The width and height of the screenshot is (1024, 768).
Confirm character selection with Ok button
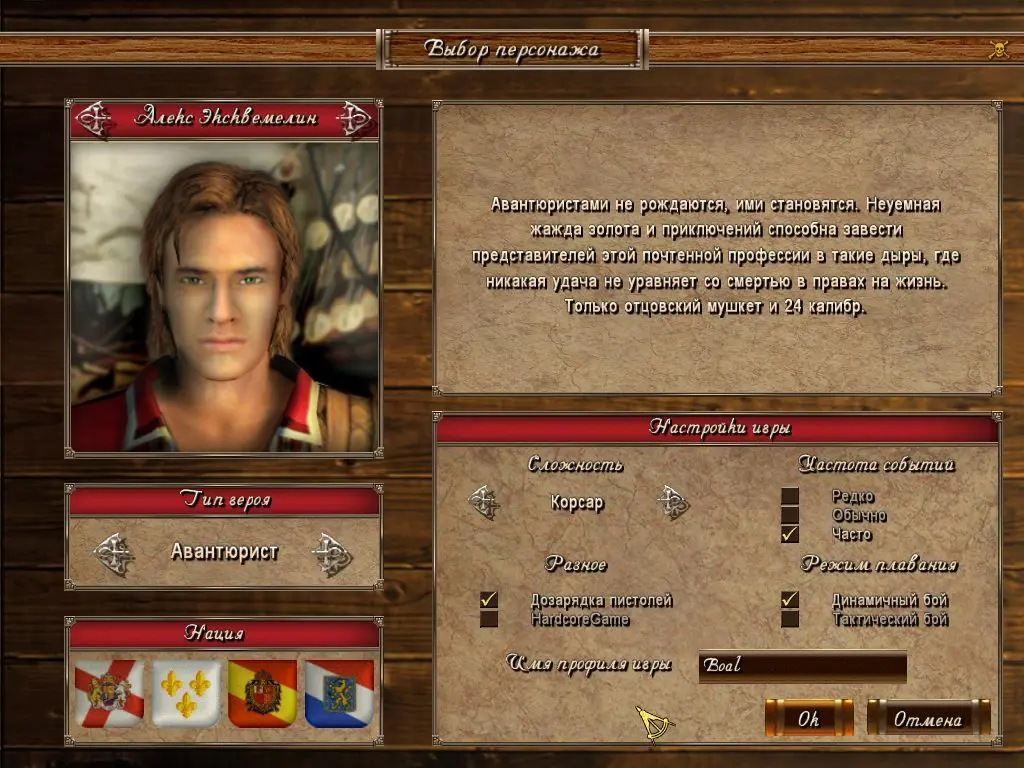808,718
